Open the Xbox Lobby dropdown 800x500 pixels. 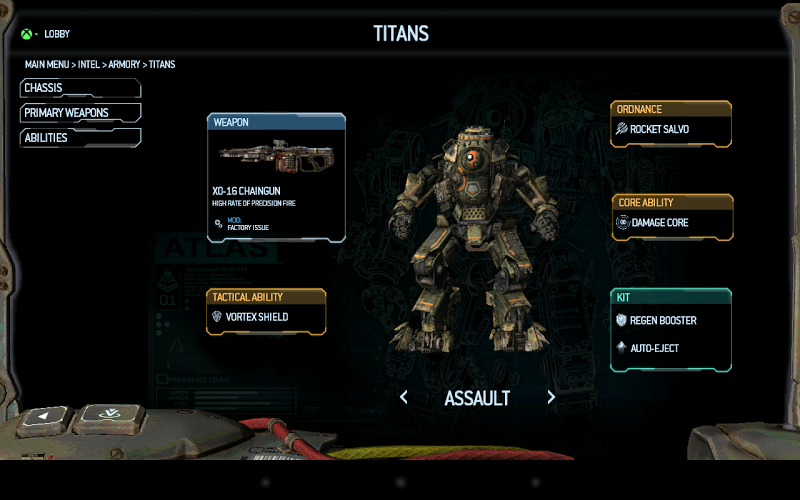tap(45, 34)
